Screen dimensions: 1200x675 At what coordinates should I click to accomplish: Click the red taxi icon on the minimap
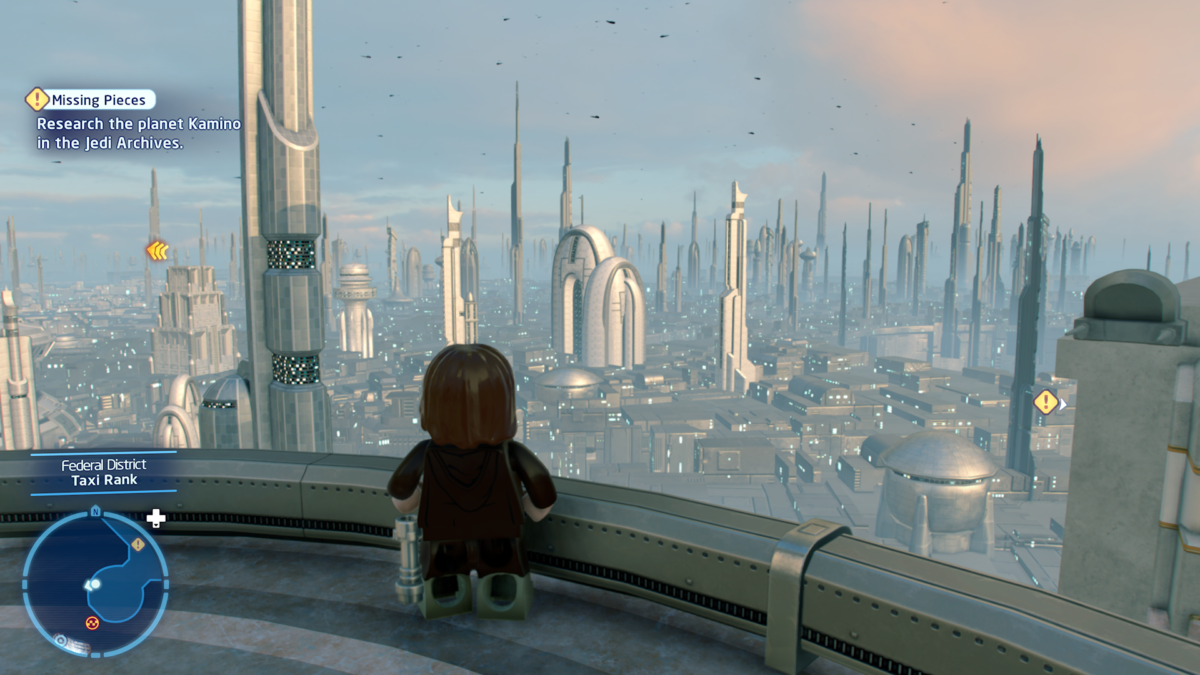point(92,622)
